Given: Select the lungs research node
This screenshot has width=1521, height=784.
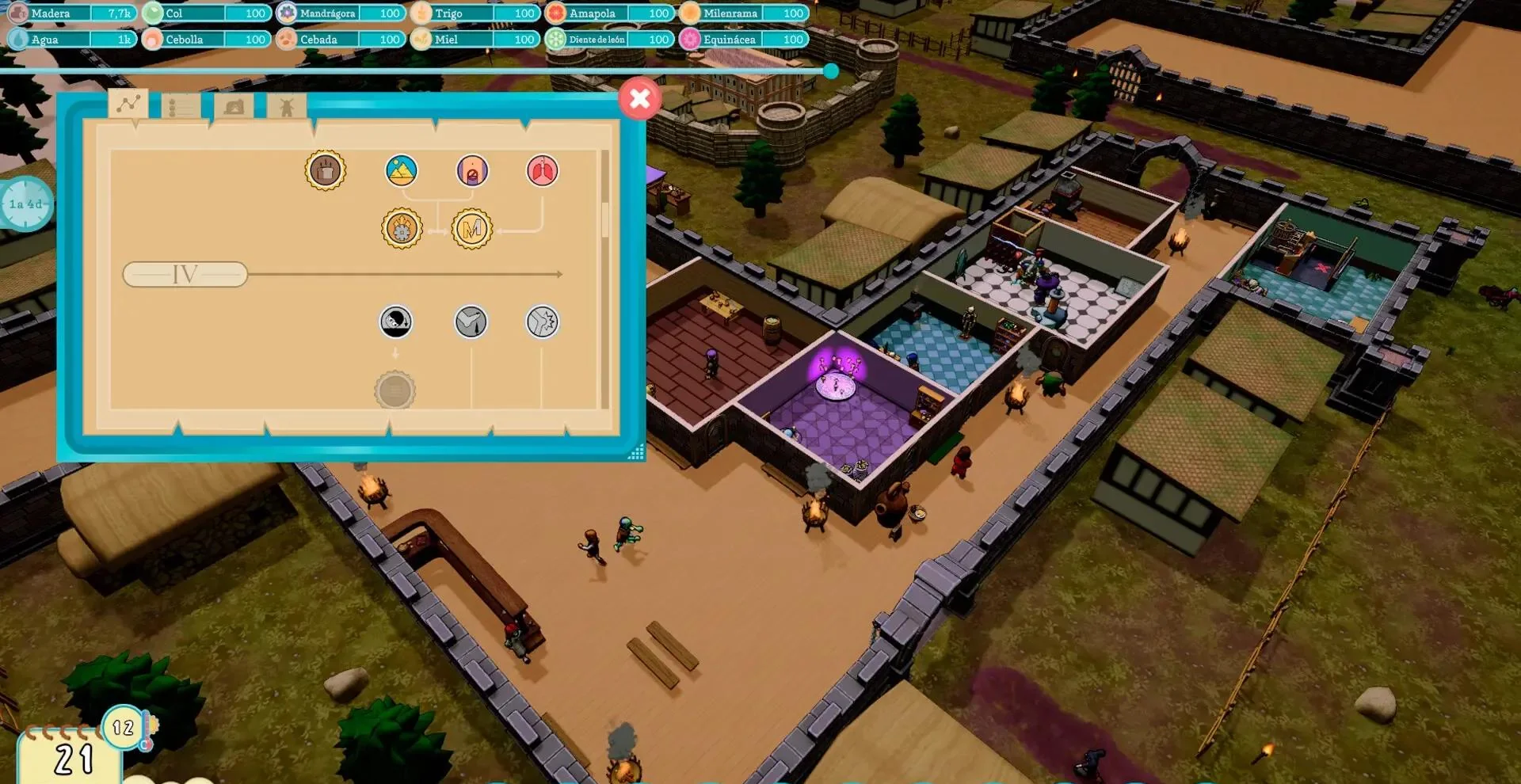Looking at the screenshot, I should pyautogui.click(x=543, y=170).
